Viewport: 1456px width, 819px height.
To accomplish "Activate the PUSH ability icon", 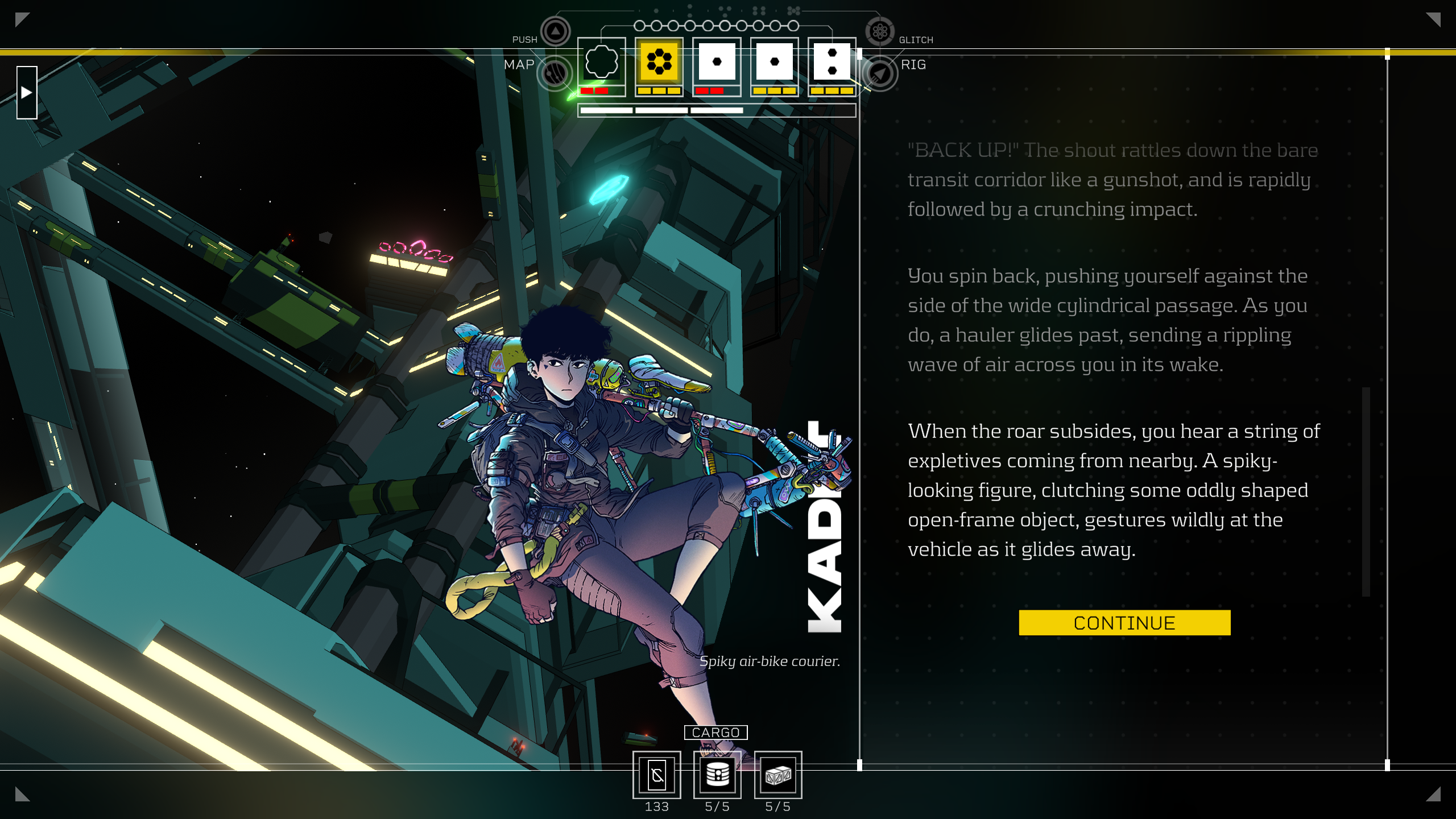I will pos(555,31).
